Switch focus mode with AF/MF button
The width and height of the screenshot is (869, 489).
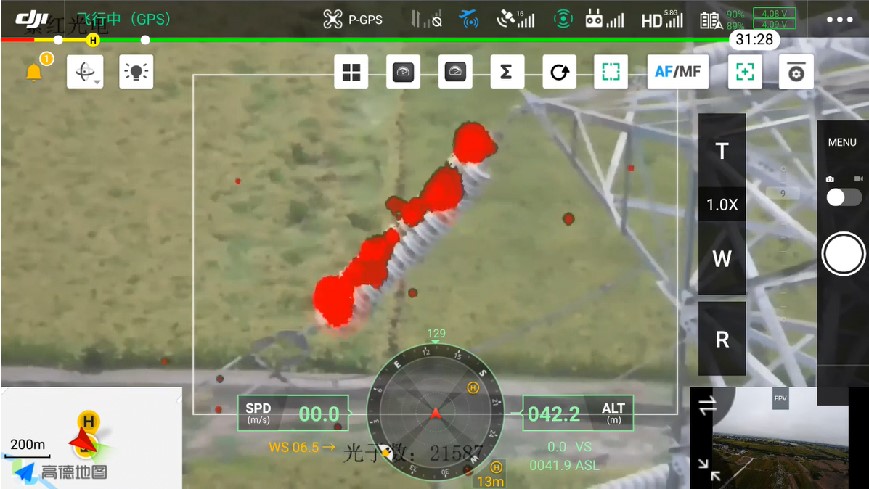coord(678,72)
